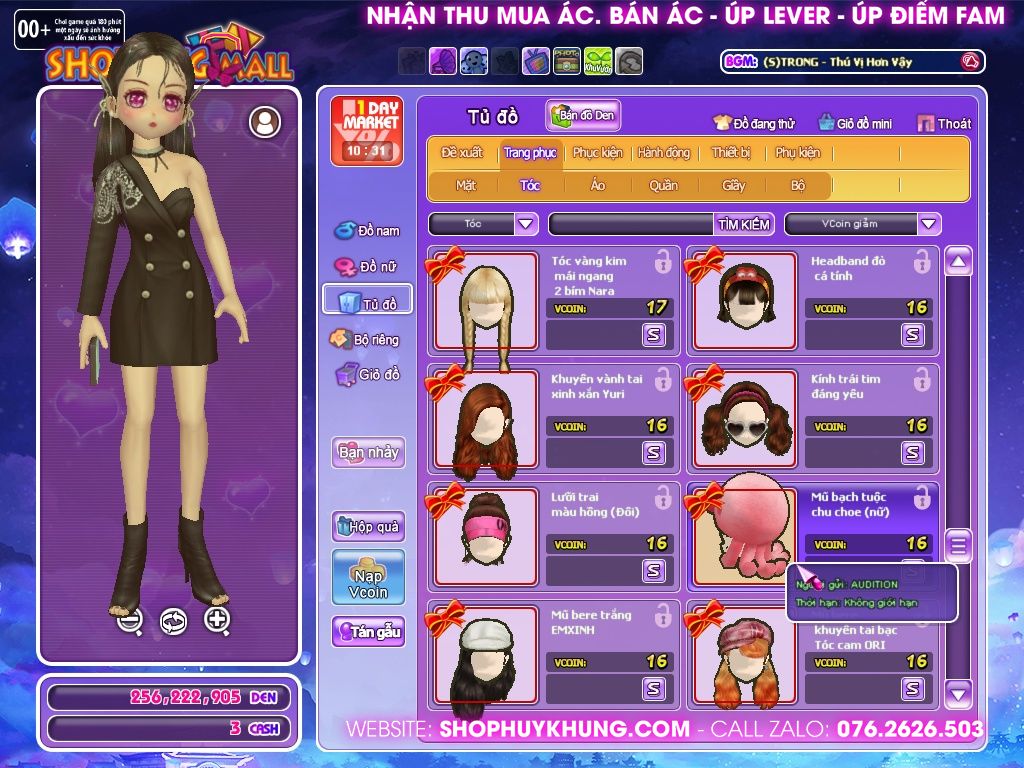
Task: Select the Phục kiện tab
Action: [x=597, y=153]
